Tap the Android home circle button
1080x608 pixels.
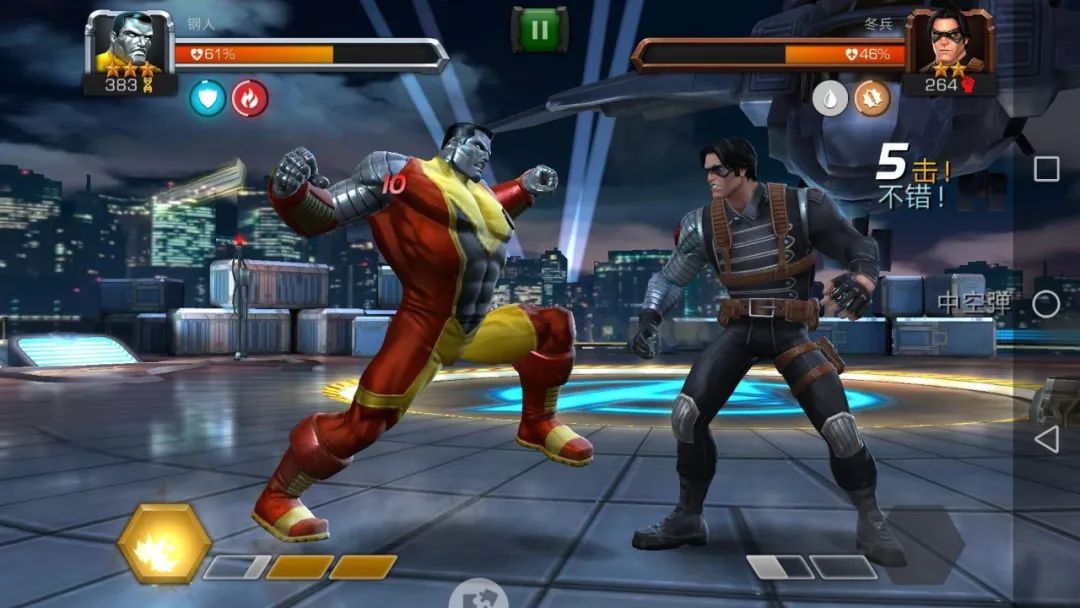[1046, 304]
